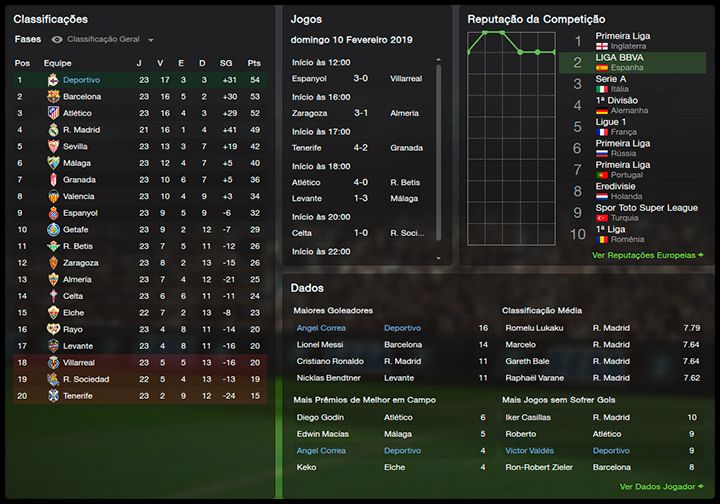The width and height of the screenshot is (720, 504).
Task: Open Diego Godín's man of the match entry
Action: [321, 417]
